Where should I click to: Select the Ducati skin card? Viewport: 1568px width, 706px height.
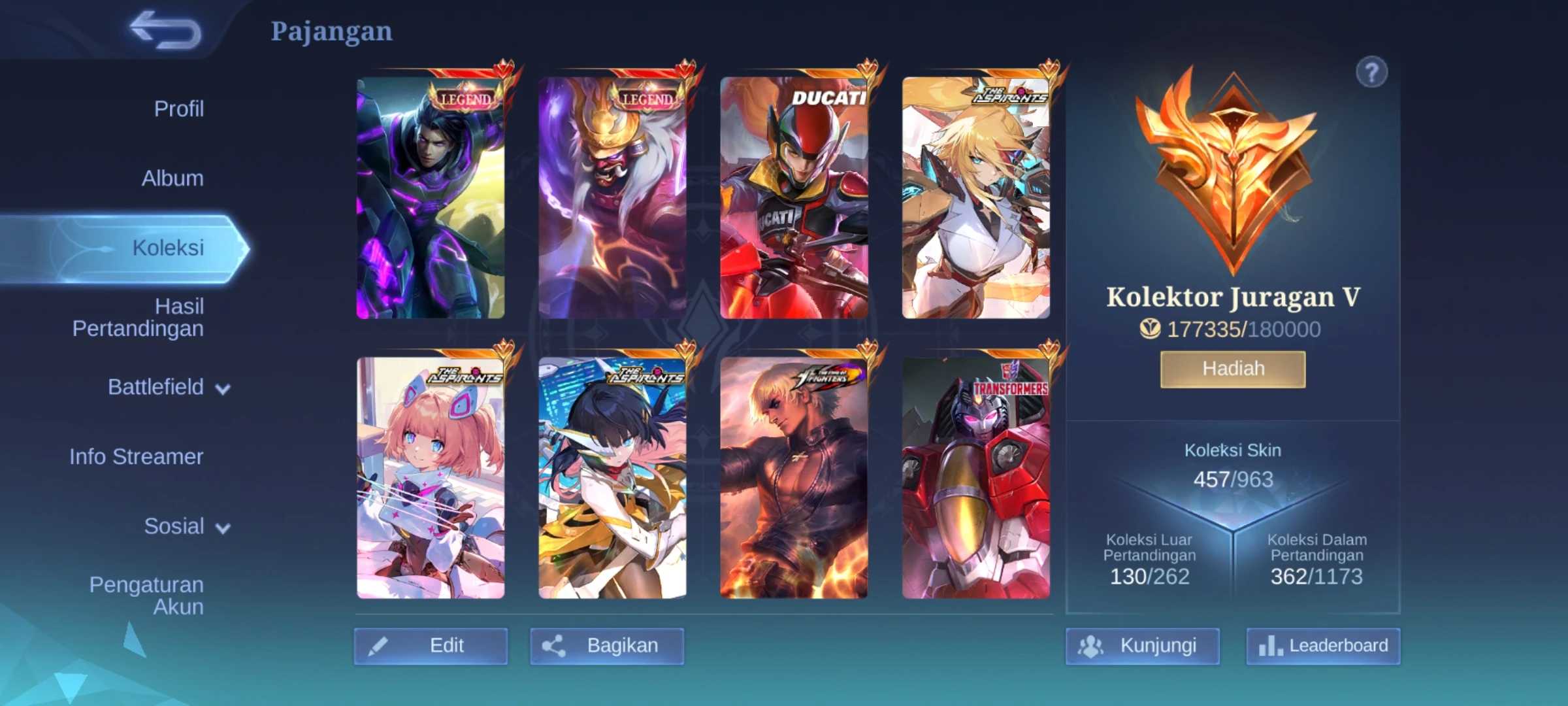click(x=794, y=197)
